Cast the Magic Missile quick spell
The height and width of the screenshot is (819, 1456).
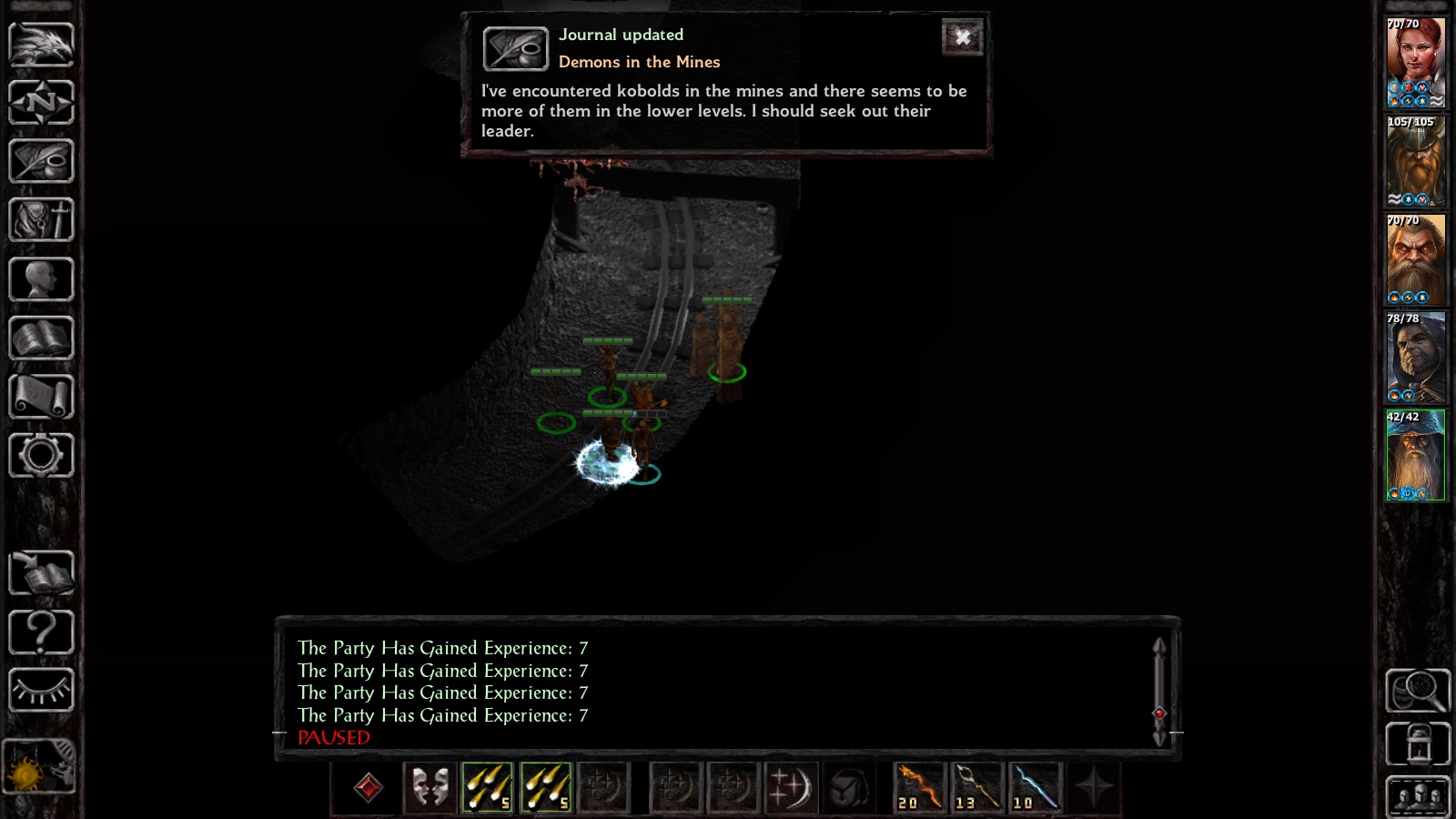[x=488, y=788]
